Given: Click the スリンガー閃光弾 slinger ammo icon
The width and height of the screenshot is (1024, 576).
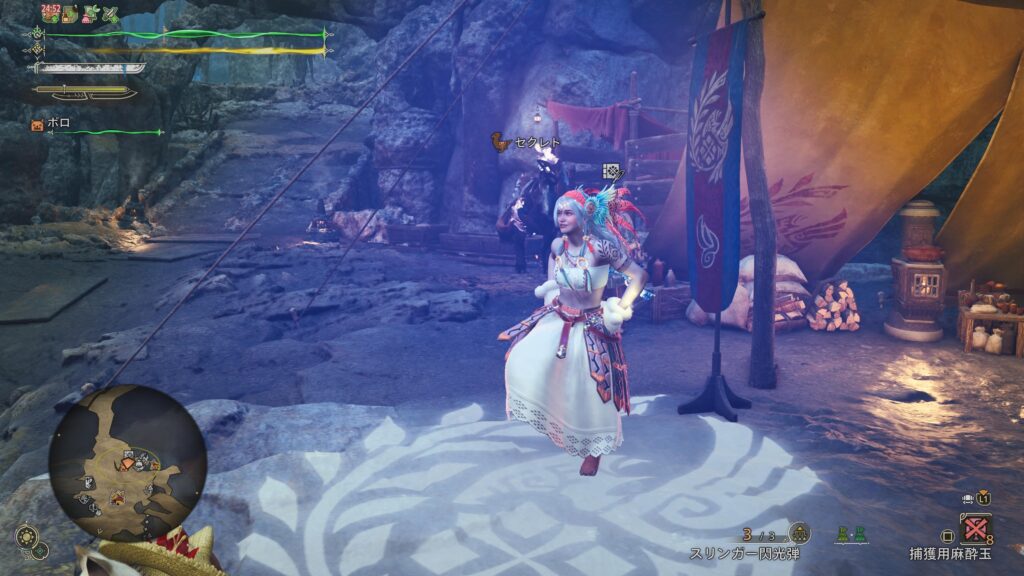Looking at the screenshot, I should [799, 533].
